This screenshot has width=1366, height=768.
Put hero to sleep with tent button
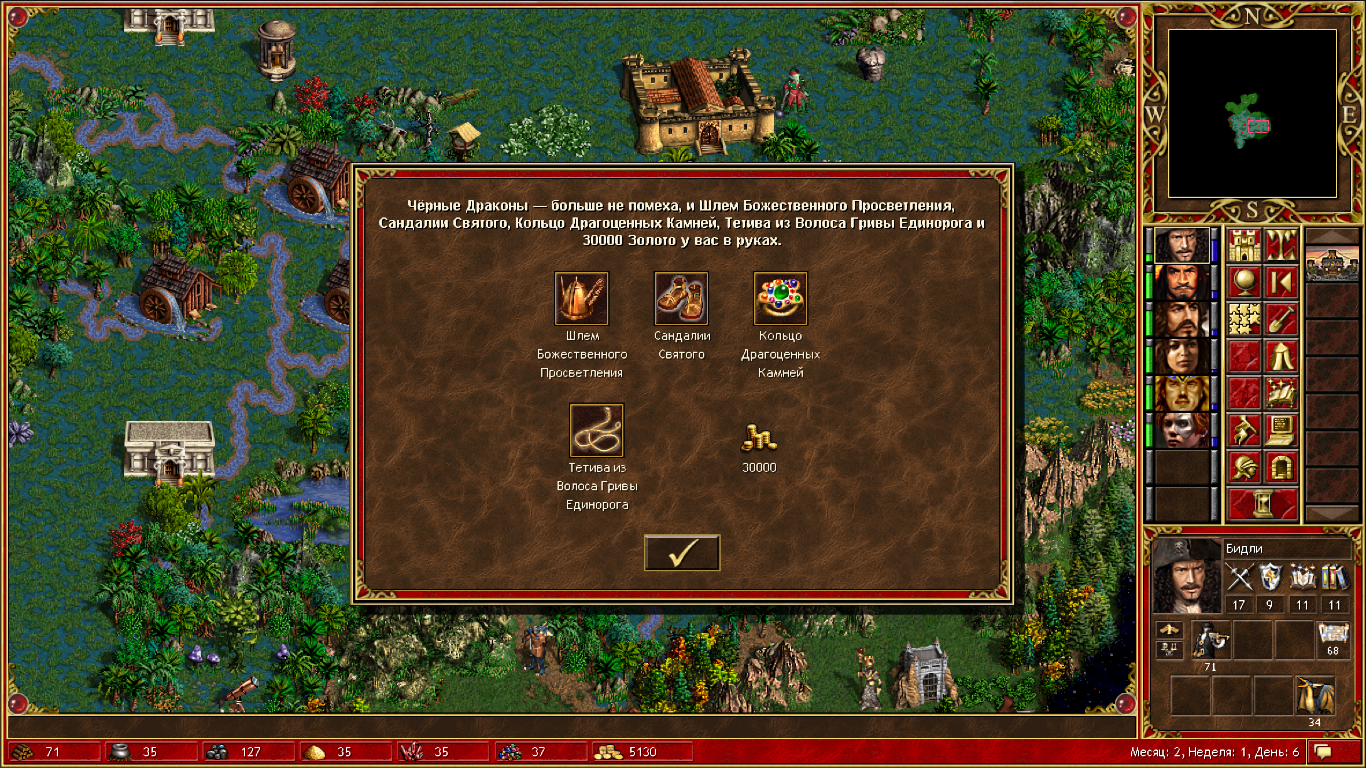click(1281, 356)
